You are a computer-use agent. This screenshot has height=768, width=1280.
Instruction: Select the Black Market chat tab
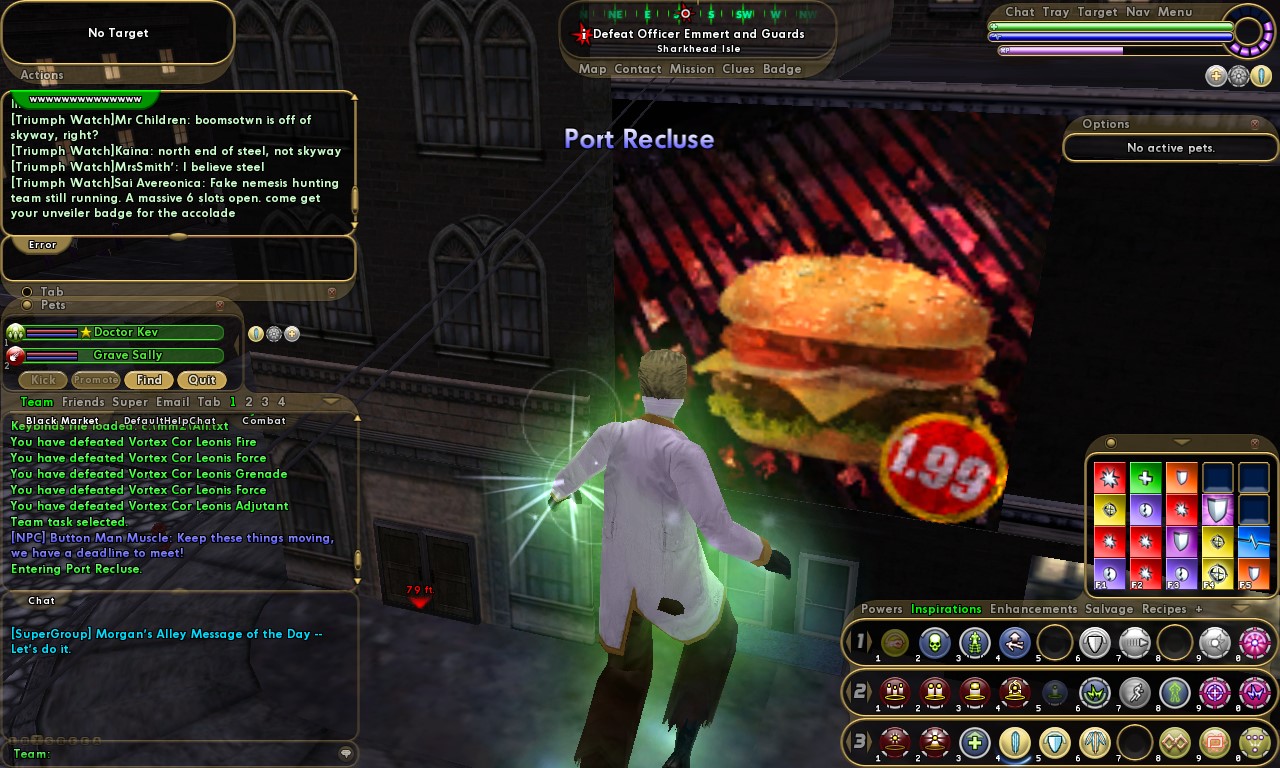(62, 421)
